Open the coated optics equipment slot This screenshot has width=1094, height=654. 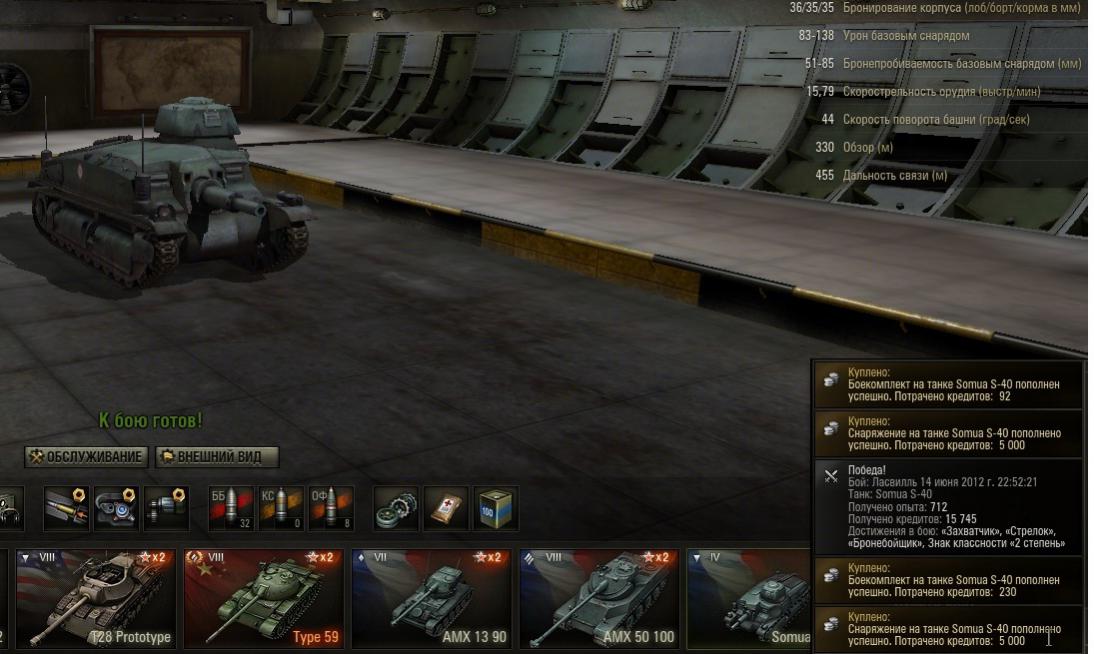coord(115,509)
